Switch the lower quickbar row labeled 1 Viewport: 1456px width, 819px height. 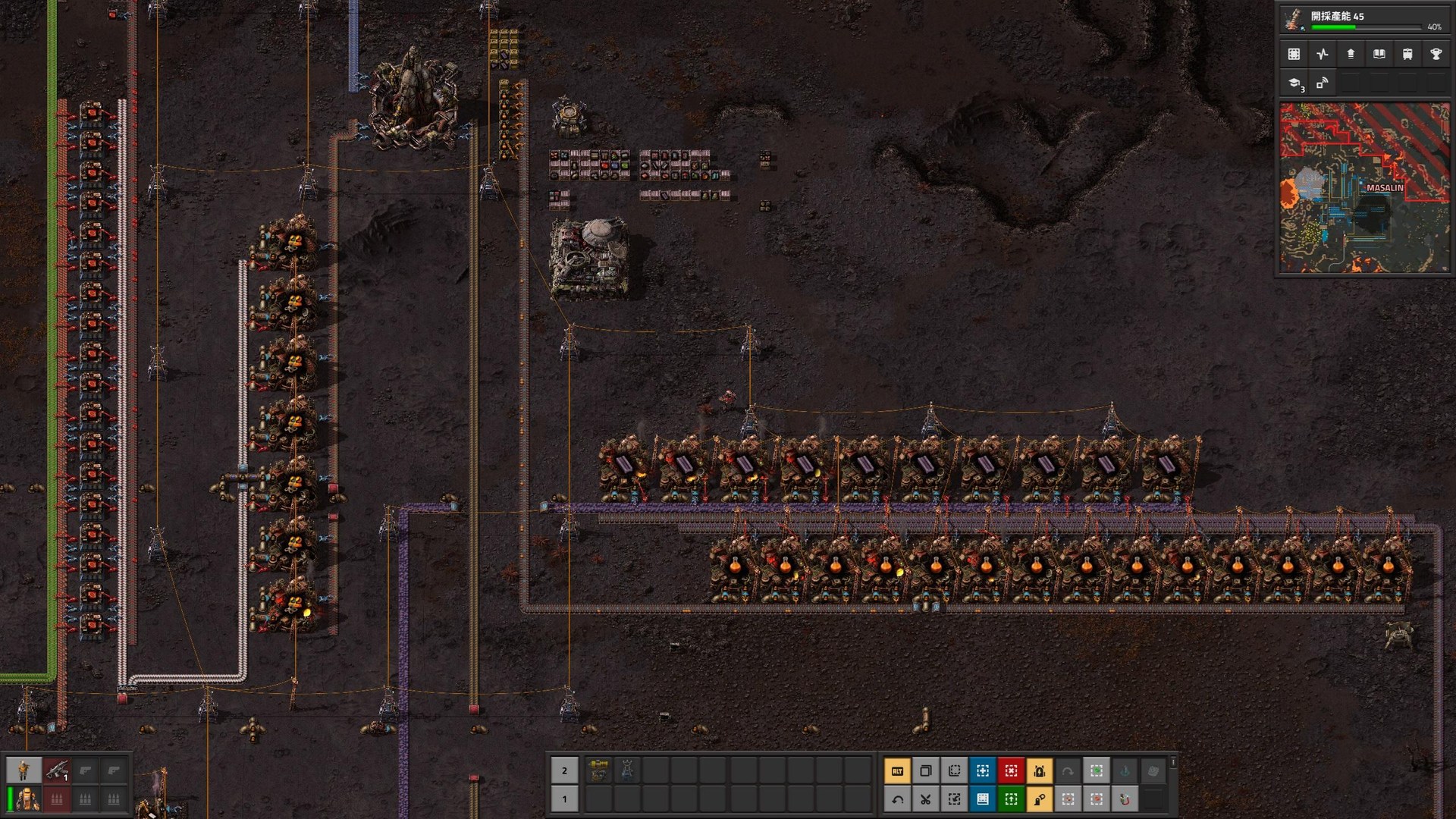pyautogui.click(x=564, y=799)
